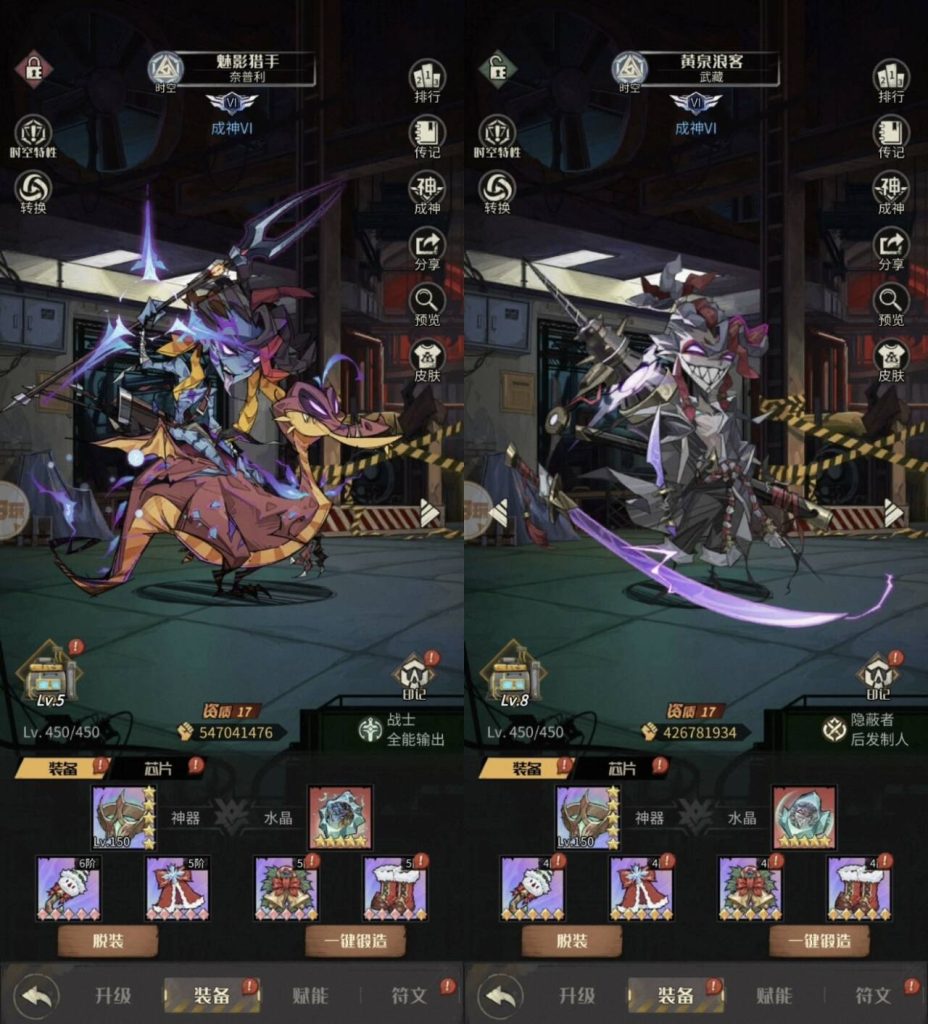
Task: Switch to 升级 tab on 黄泉浪客 screen
Action: tap(577, 995)
